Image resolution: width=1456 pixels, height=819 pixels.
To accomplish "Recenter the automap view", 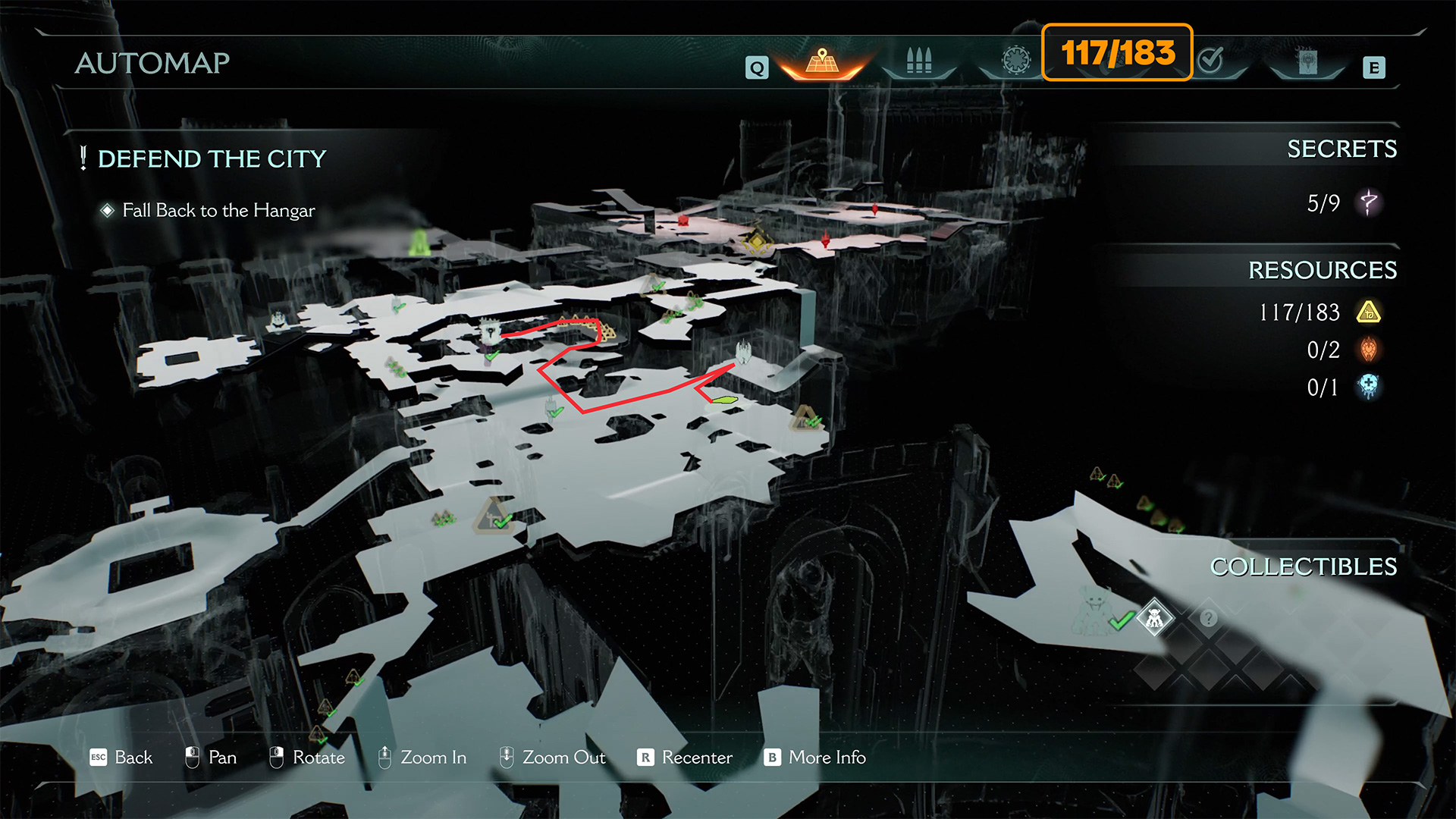I will [696, 758].
